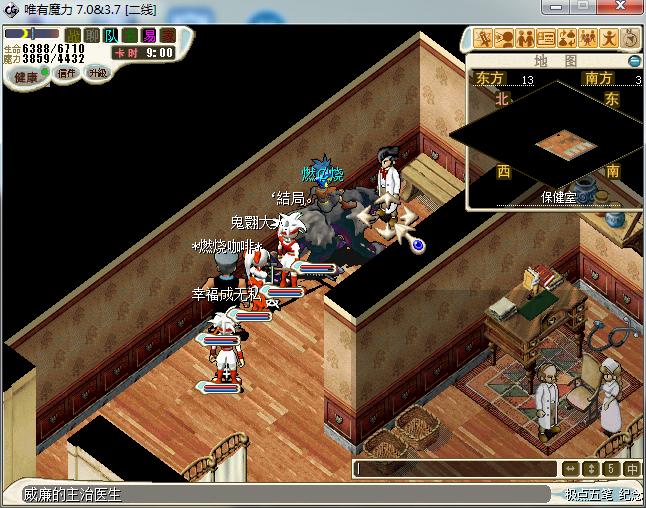Open the 信件 mail button
This screenshot has width=646, height=508.
click(x=67, y=74)
